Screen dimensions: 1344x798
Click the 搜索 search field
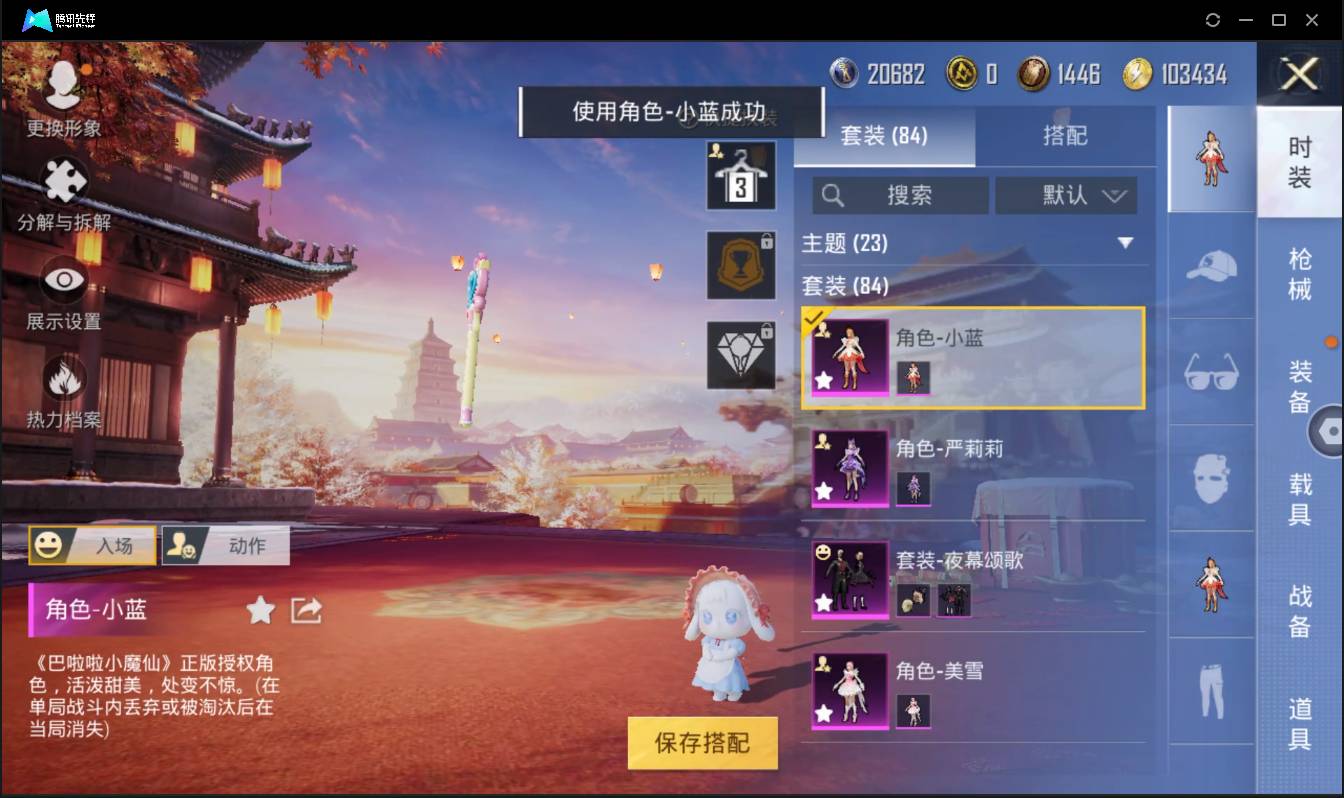coord(900,196)
